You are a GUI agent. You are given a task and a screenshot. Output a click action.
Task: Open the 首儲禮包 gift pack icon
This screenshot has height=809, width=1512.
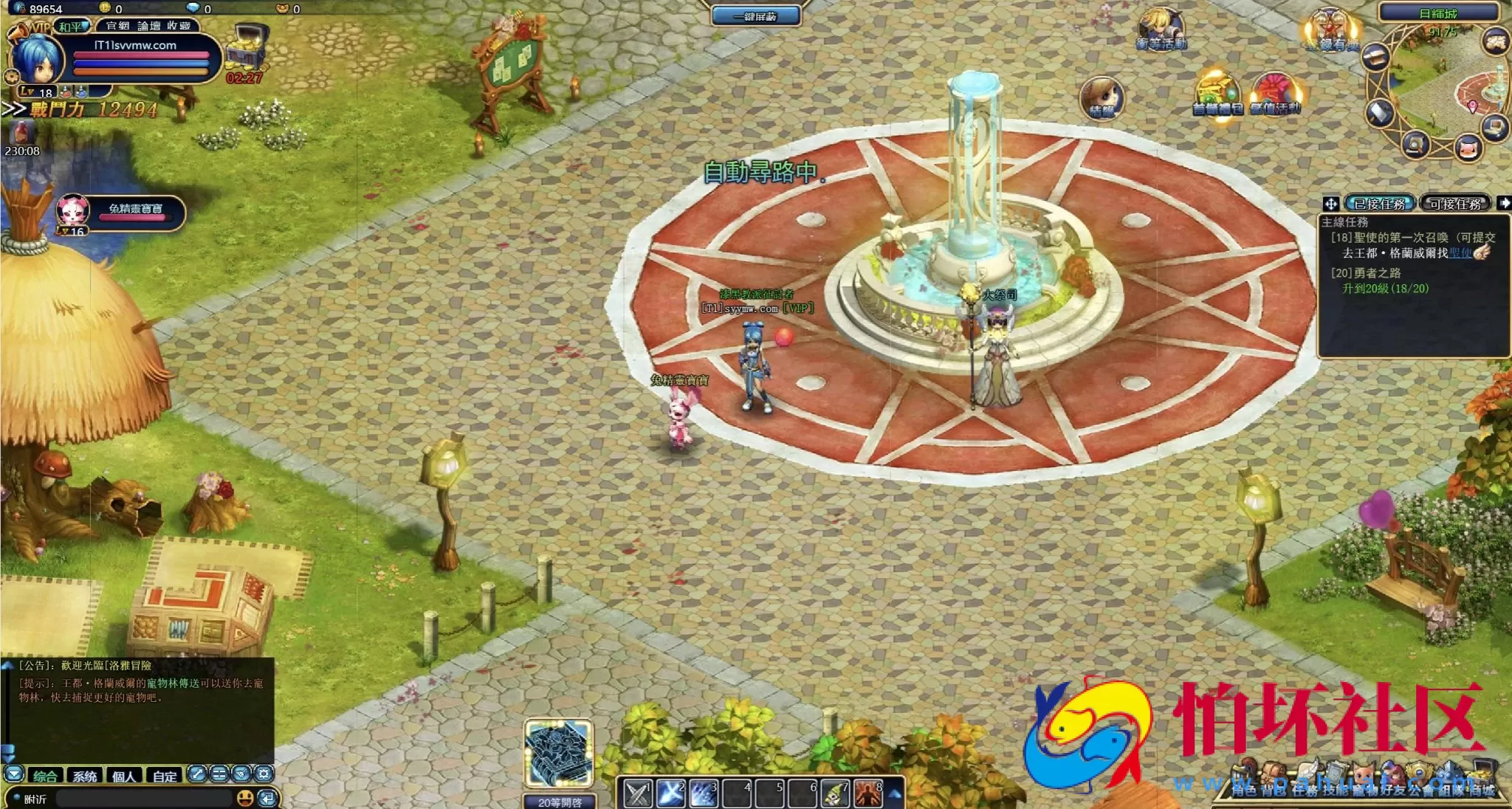[x=1217, y=94]
